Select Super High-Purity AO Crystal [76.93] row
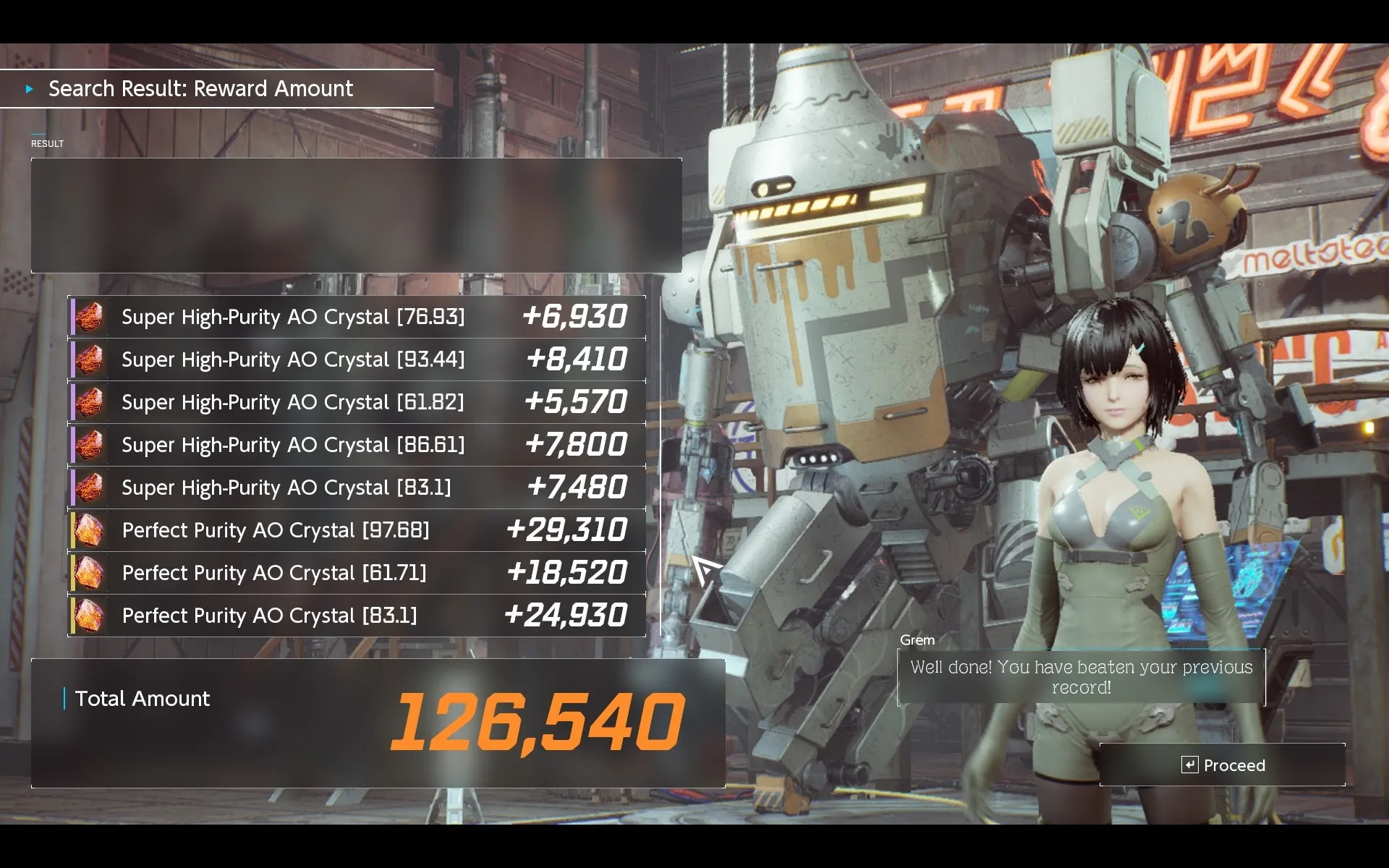 pyautogui.click(x=357, y=317)
